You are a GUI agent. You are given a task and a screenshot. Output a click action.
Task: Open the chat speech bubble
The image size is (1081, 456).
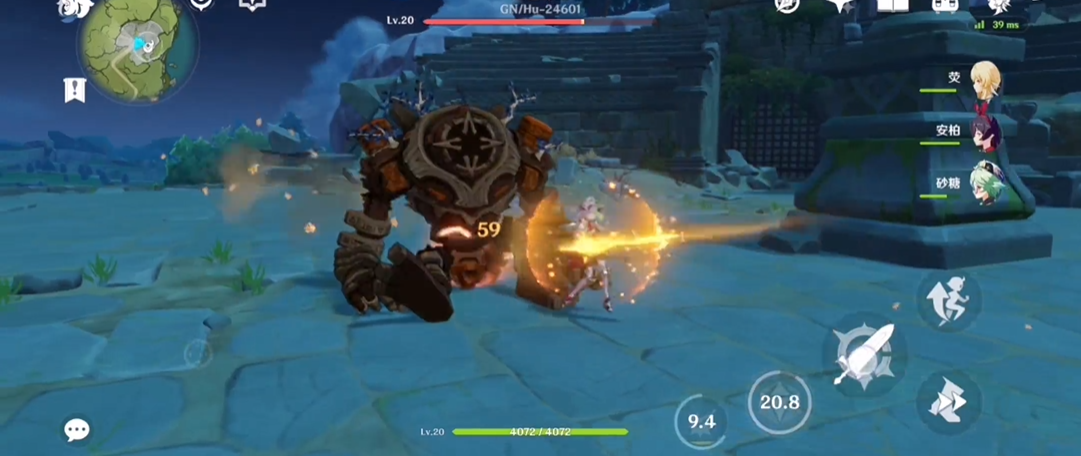click(77, 430)
